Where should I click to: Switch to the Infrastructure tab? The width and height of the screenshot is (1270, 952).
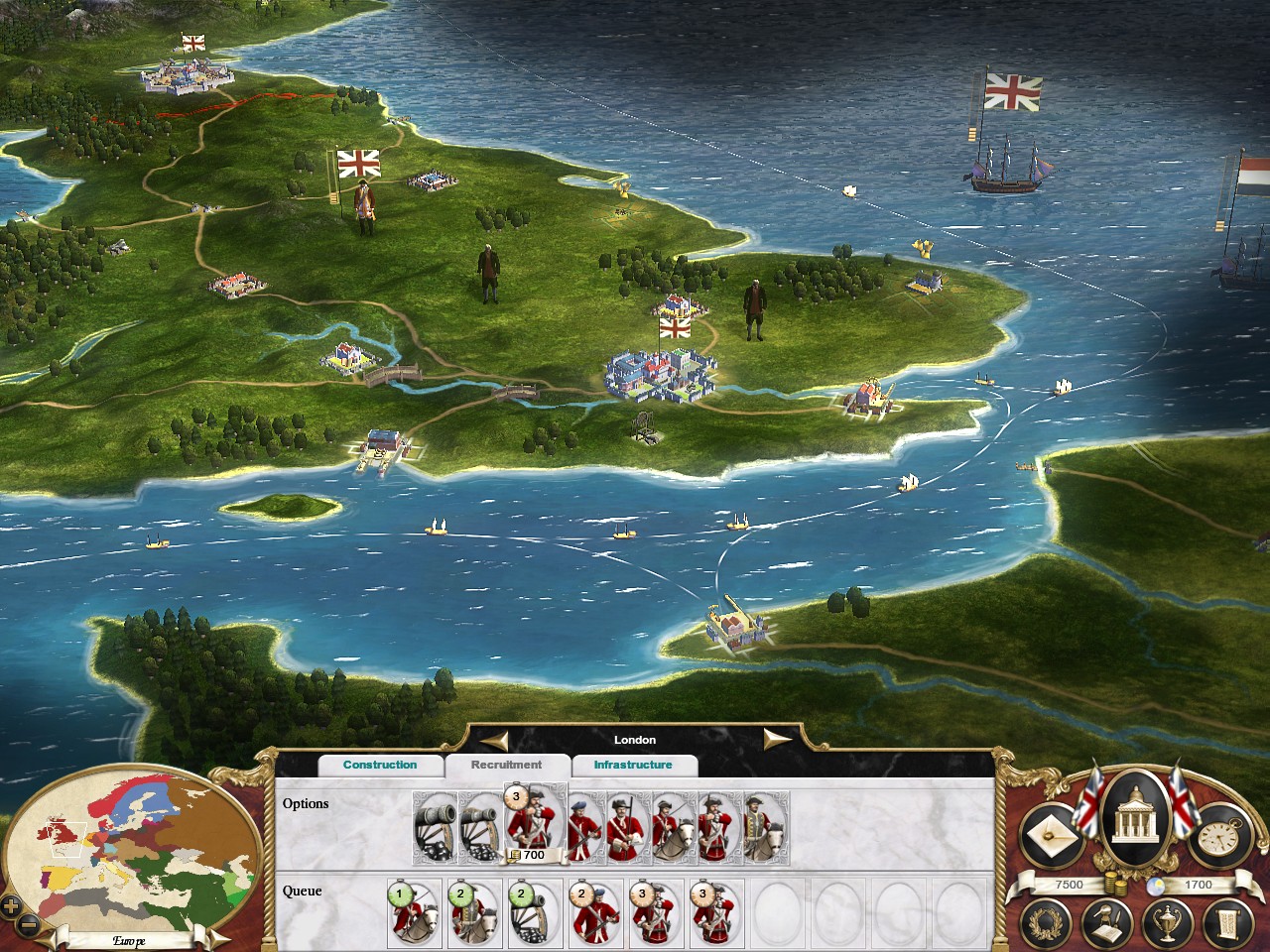tap(636, 765)
